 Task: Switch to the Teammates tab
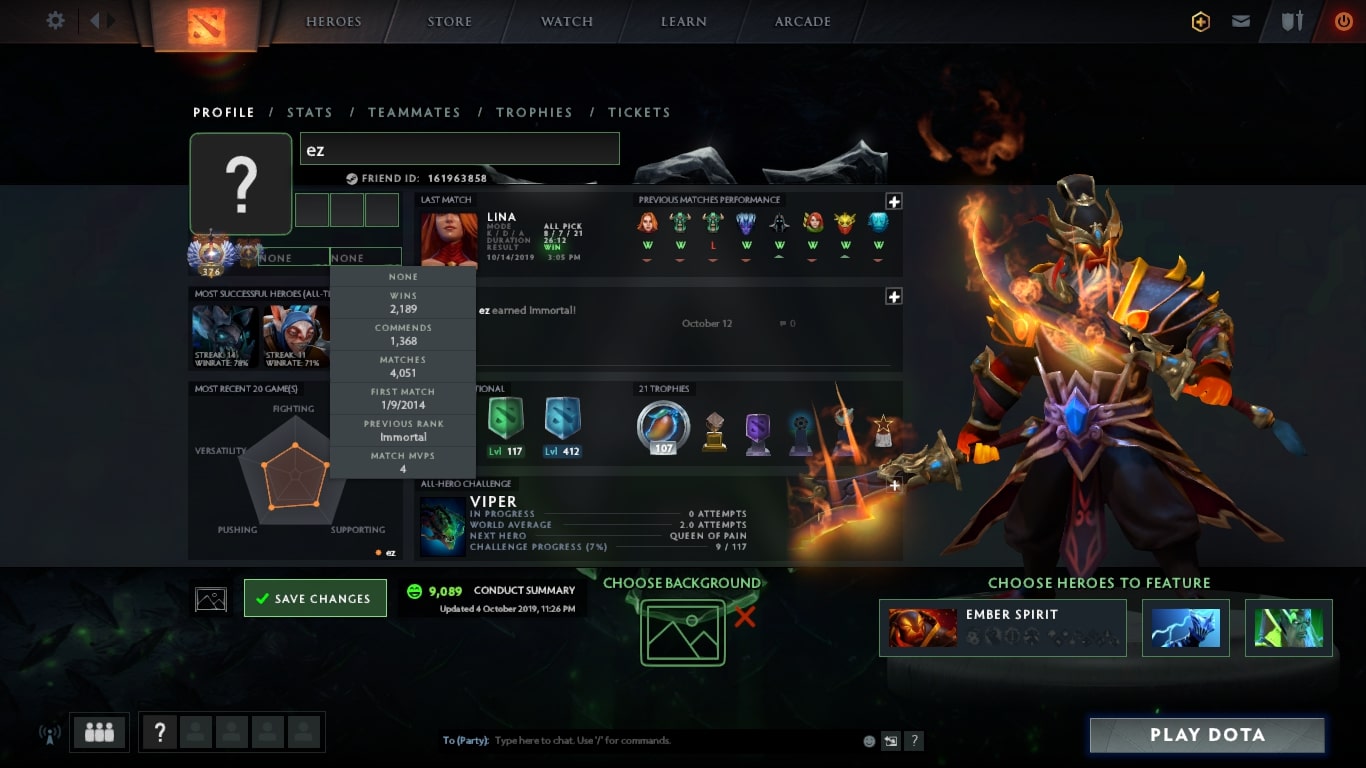tap(414, 112)
